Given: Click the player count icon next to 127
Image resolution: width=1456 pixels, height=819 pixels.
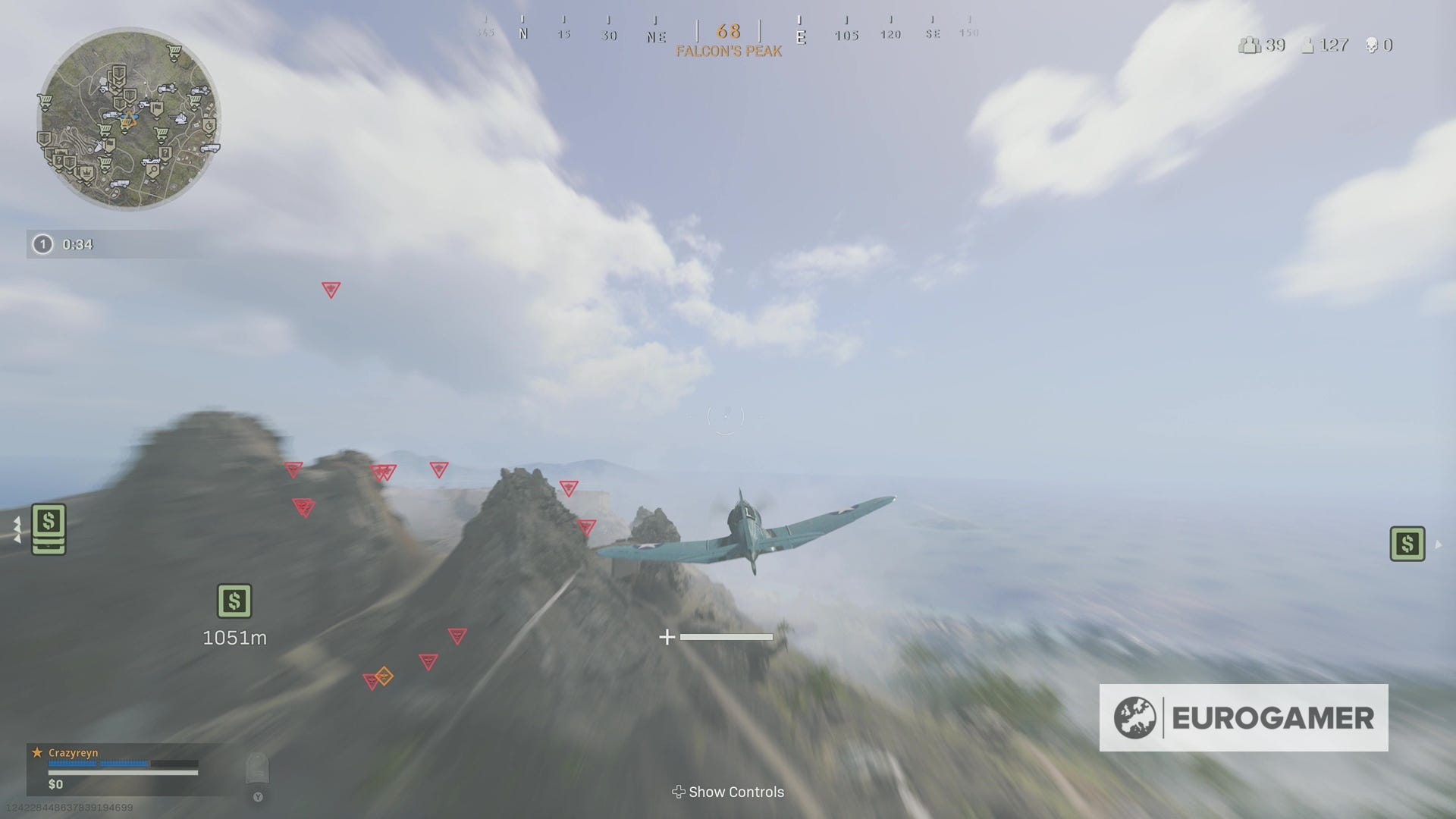Looking at the screenshot, I should click(1307, 45).
